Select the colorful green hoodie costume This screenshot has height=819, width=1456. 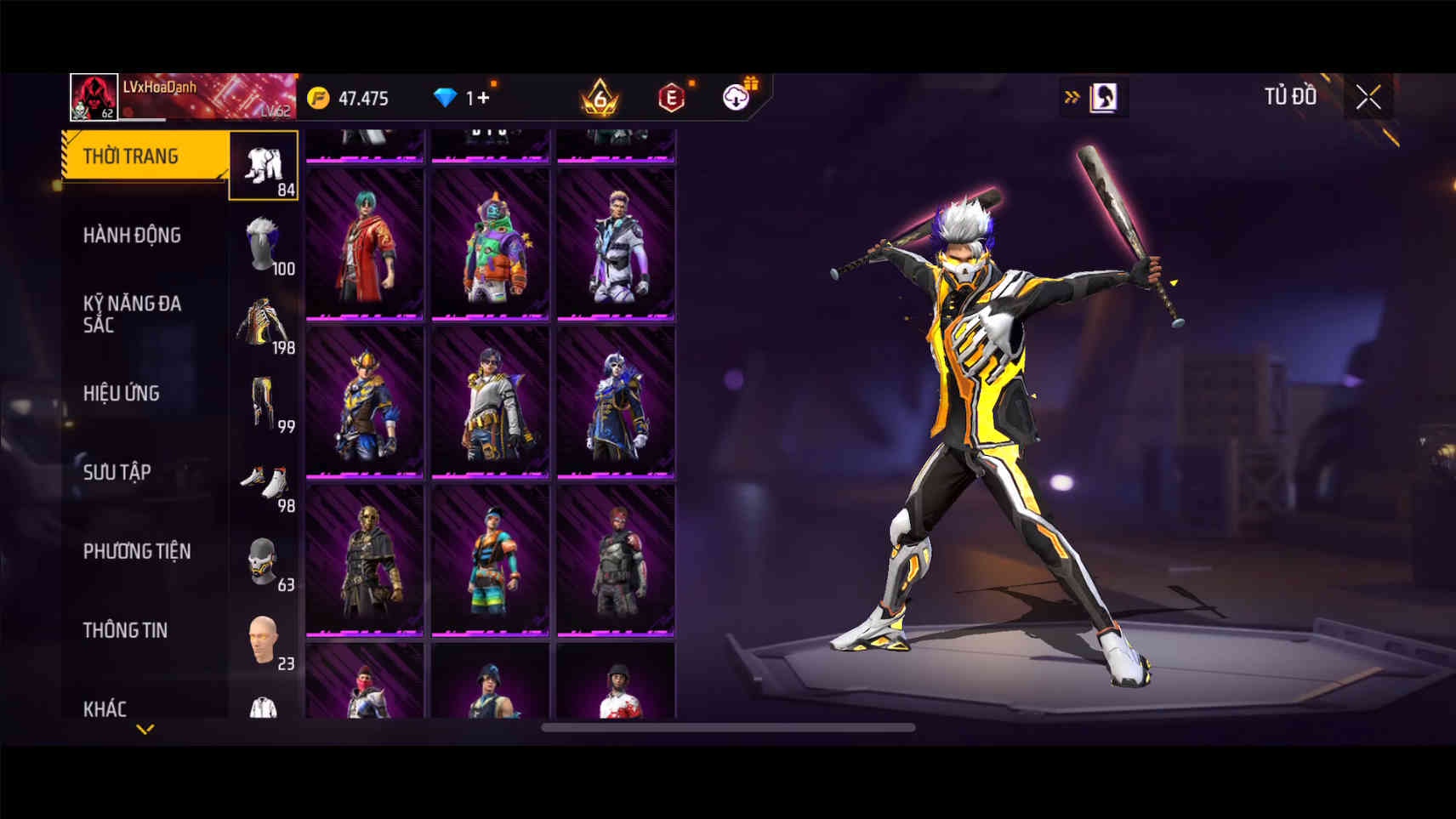[490, 245]
